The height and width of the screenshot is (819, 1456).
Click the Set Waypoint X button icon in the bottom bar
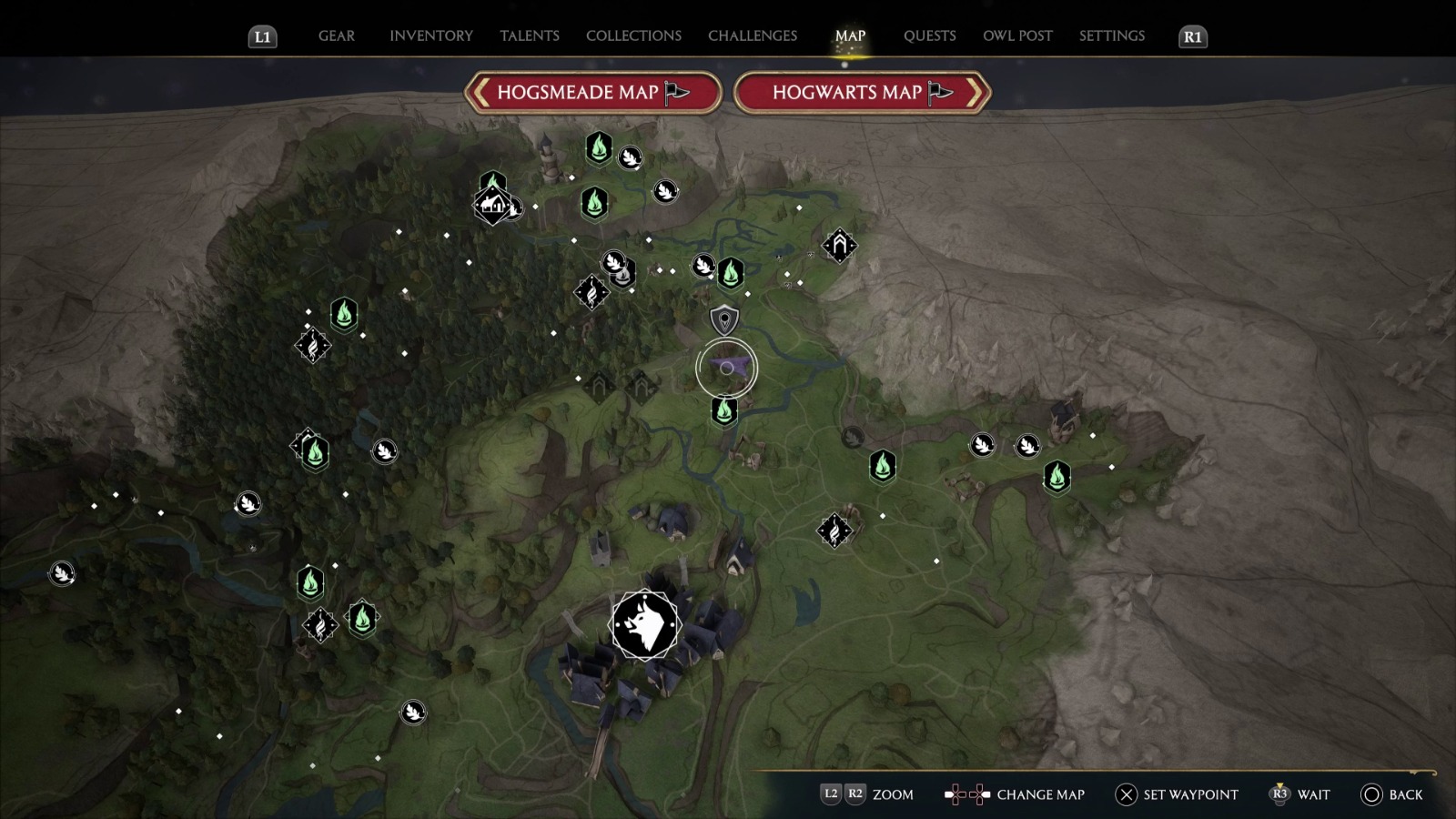[1126, 794]
